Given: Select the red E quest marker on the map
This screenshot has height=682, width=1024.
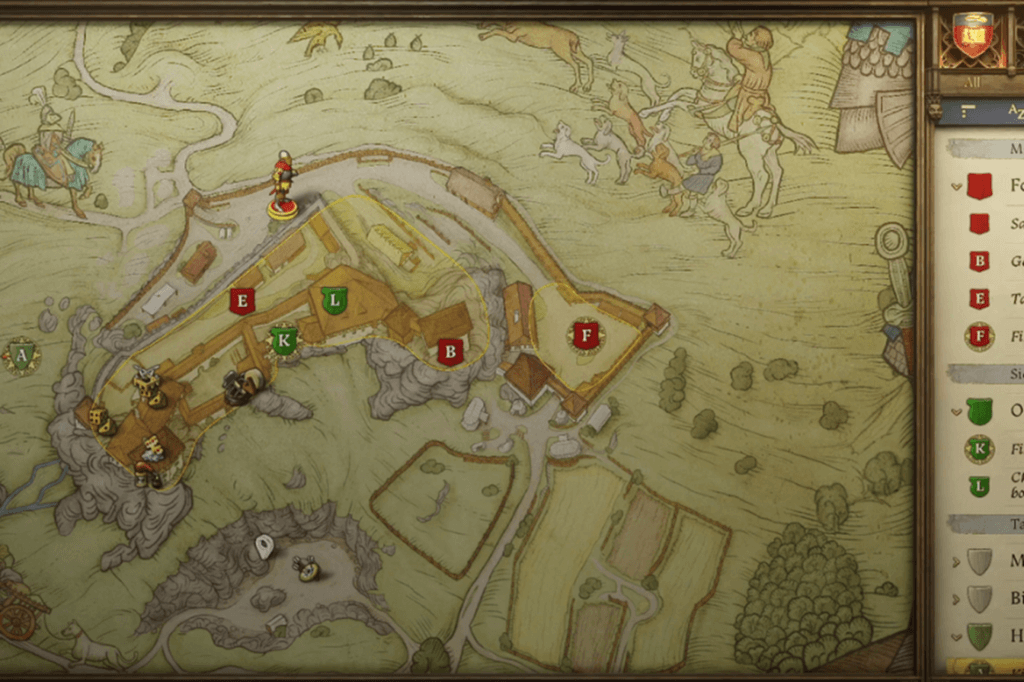Looking at the screenshot, I should (x=241, y=301).
